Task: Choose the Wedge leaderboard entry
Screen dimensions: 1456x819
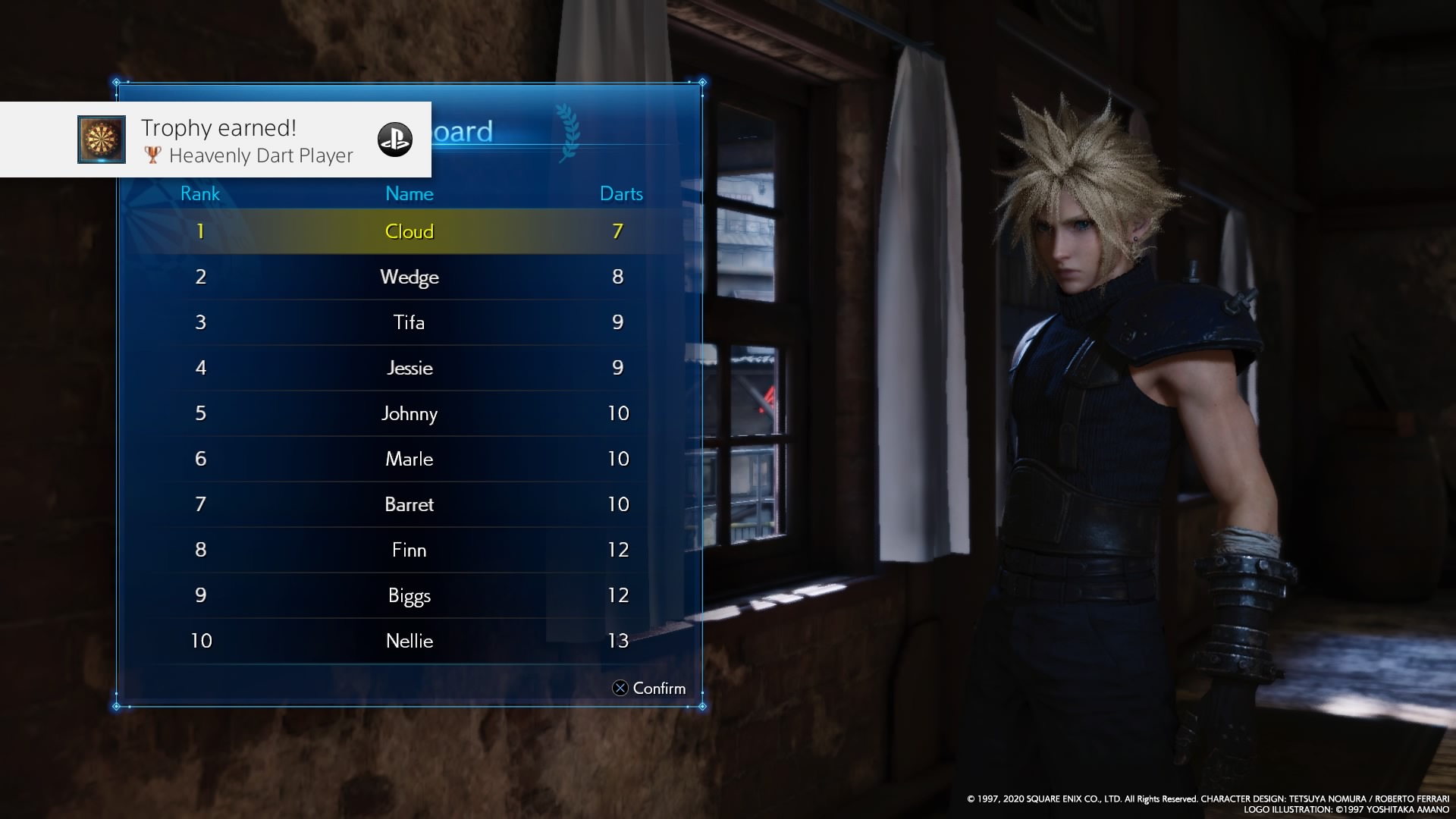Action: coord(409,277)
